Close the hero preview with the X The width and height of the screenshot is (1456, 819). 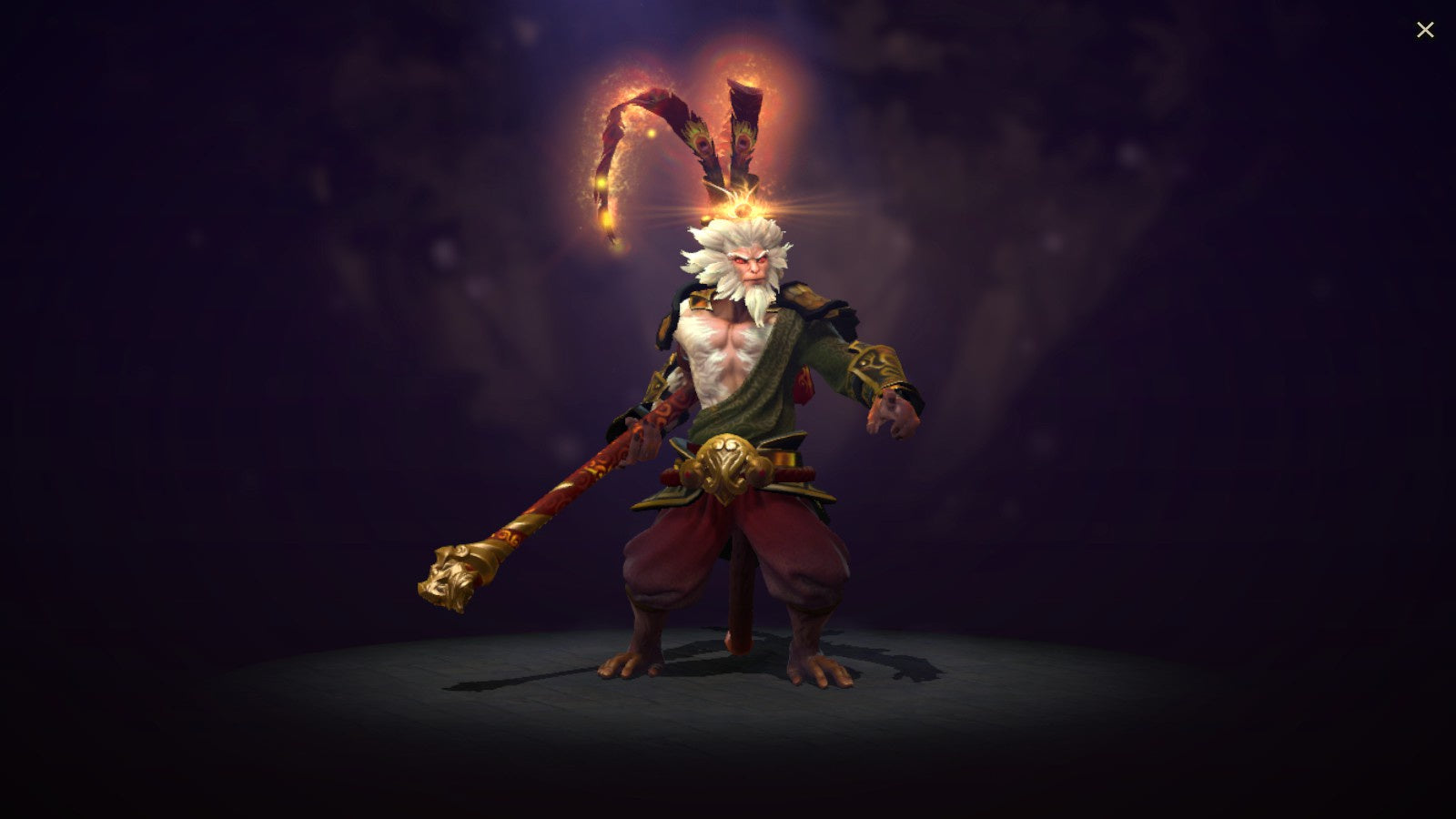[x=1425, y=28]
